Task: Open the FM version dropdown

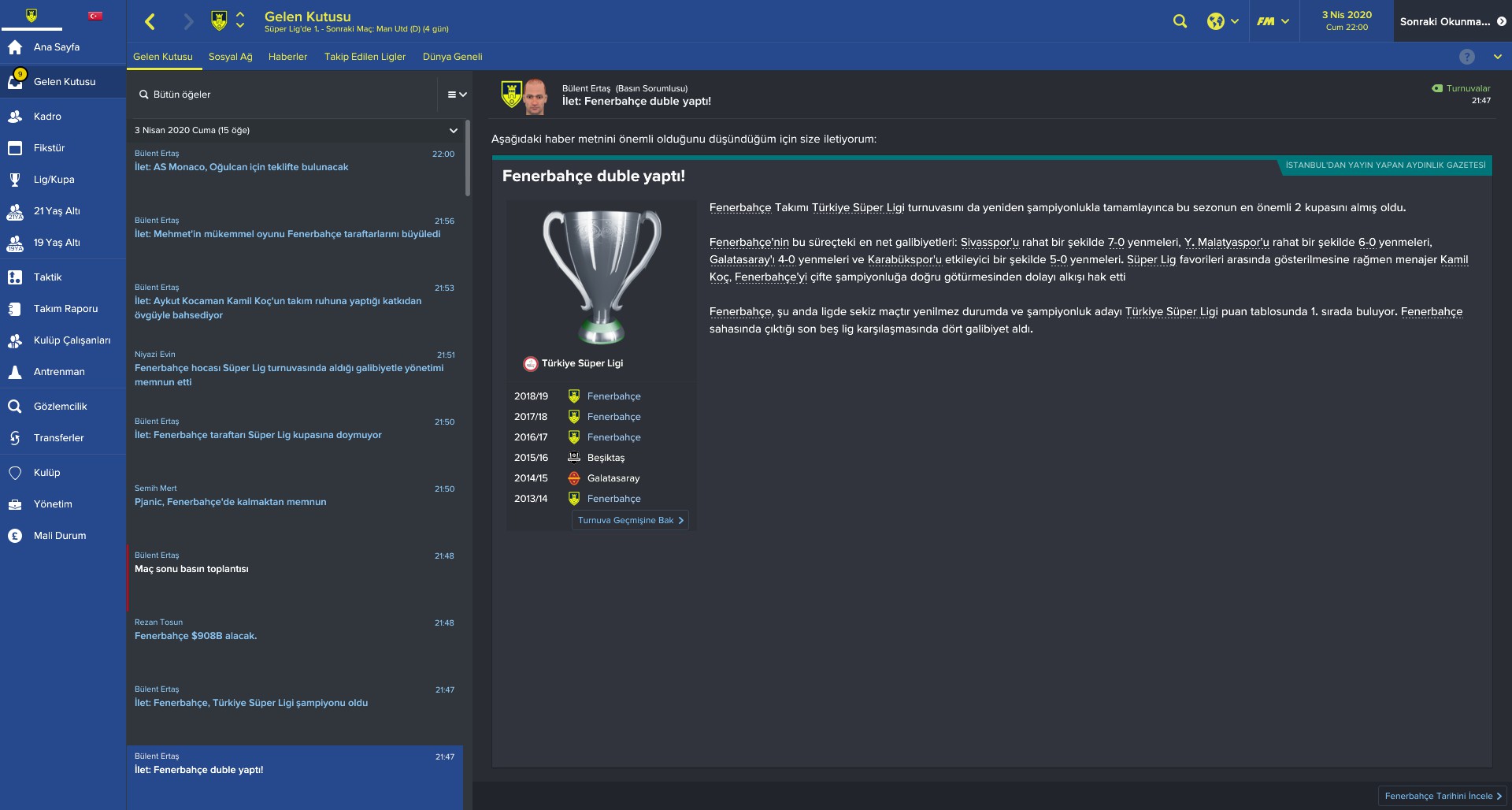Action: click(x=1273, y=21)
